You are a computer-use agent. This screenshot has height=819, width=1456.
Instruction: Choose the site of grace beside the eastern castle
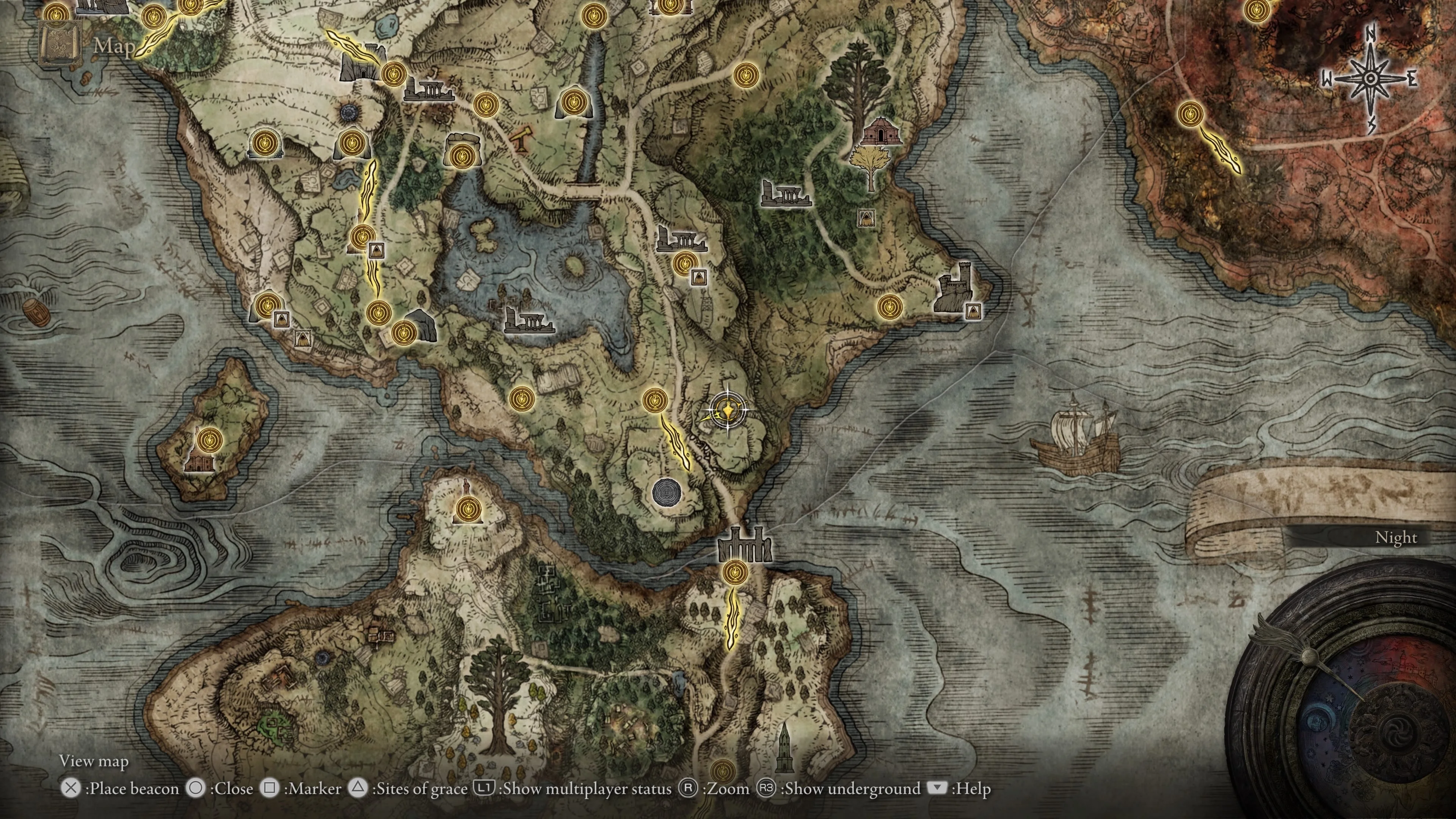tap(890, 307)
